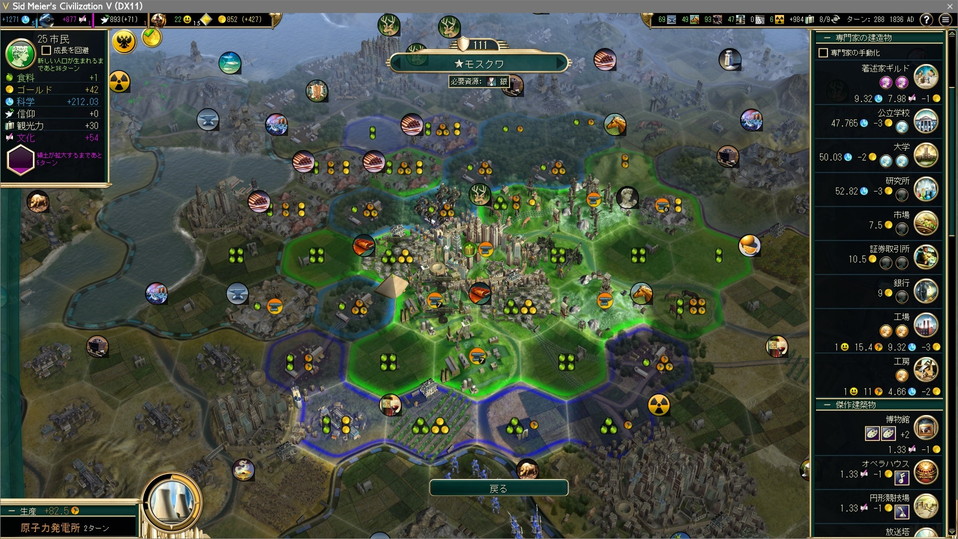Toggle the 成長を回避 avoid growth checkbox
This screenshot has width=958, height=539.
47,50
